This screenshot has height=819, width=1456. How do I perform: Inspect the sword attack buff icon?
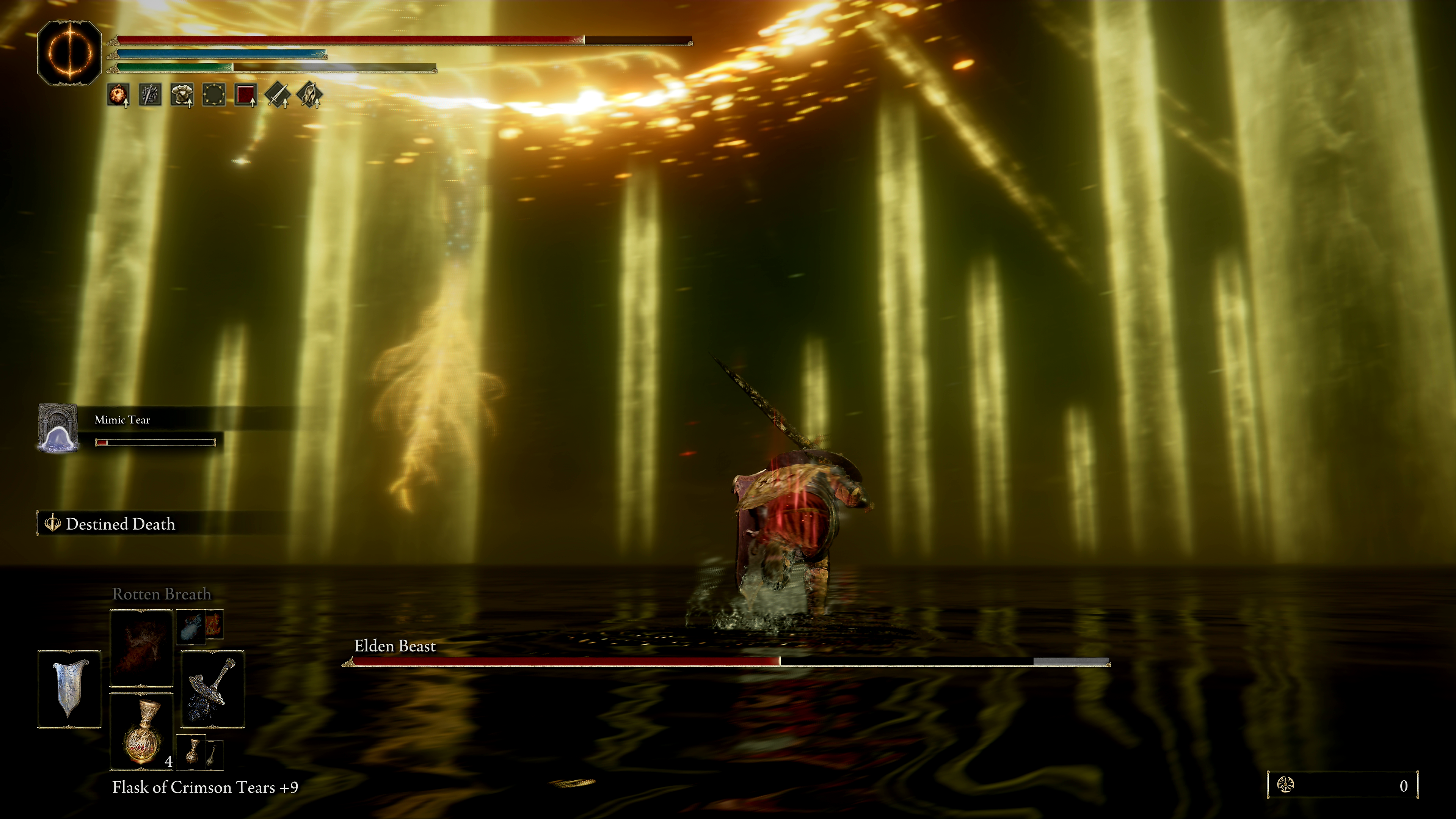pos(278,94)
